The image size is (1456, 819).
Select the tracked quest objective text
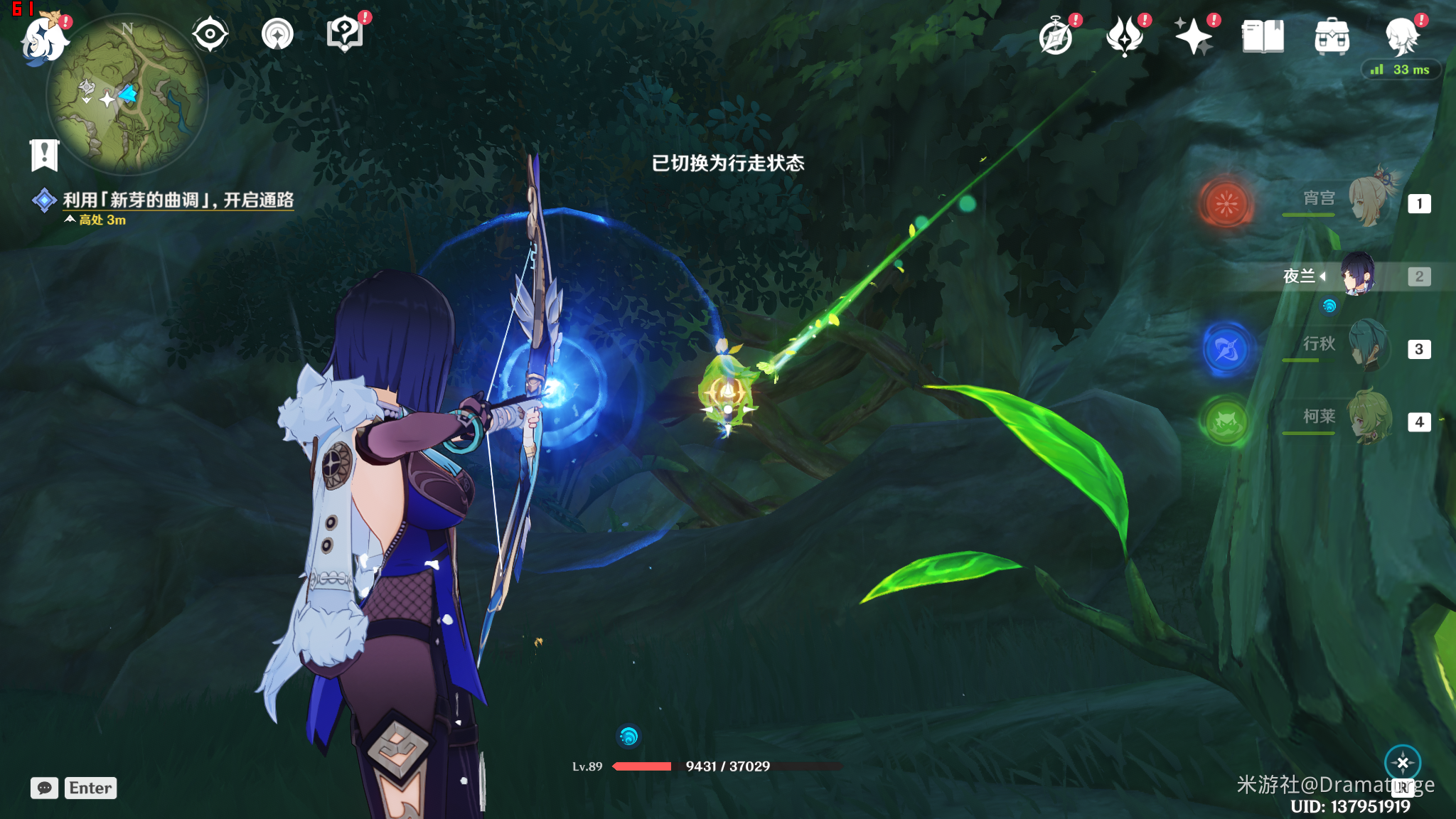[178, 200]
